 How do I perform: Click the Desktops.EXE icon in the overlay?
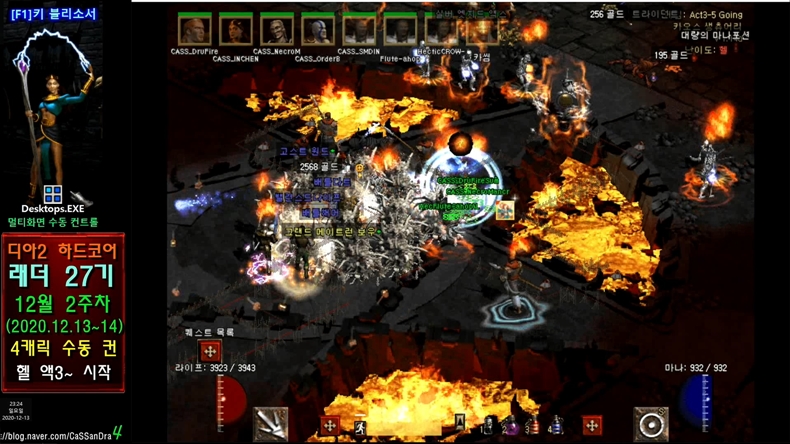pos(53,195)
